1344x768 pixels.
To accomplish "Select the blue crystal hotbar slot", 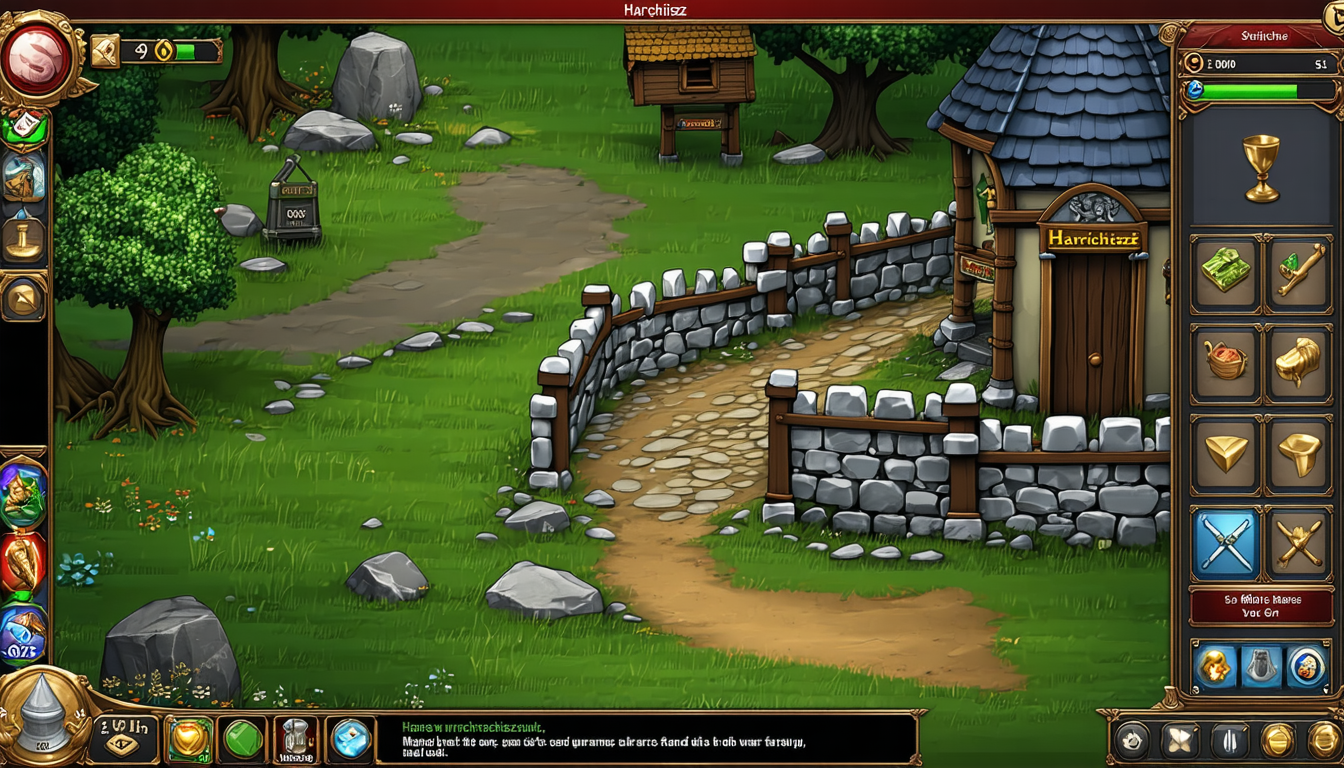I will click(x=349, y=740).
